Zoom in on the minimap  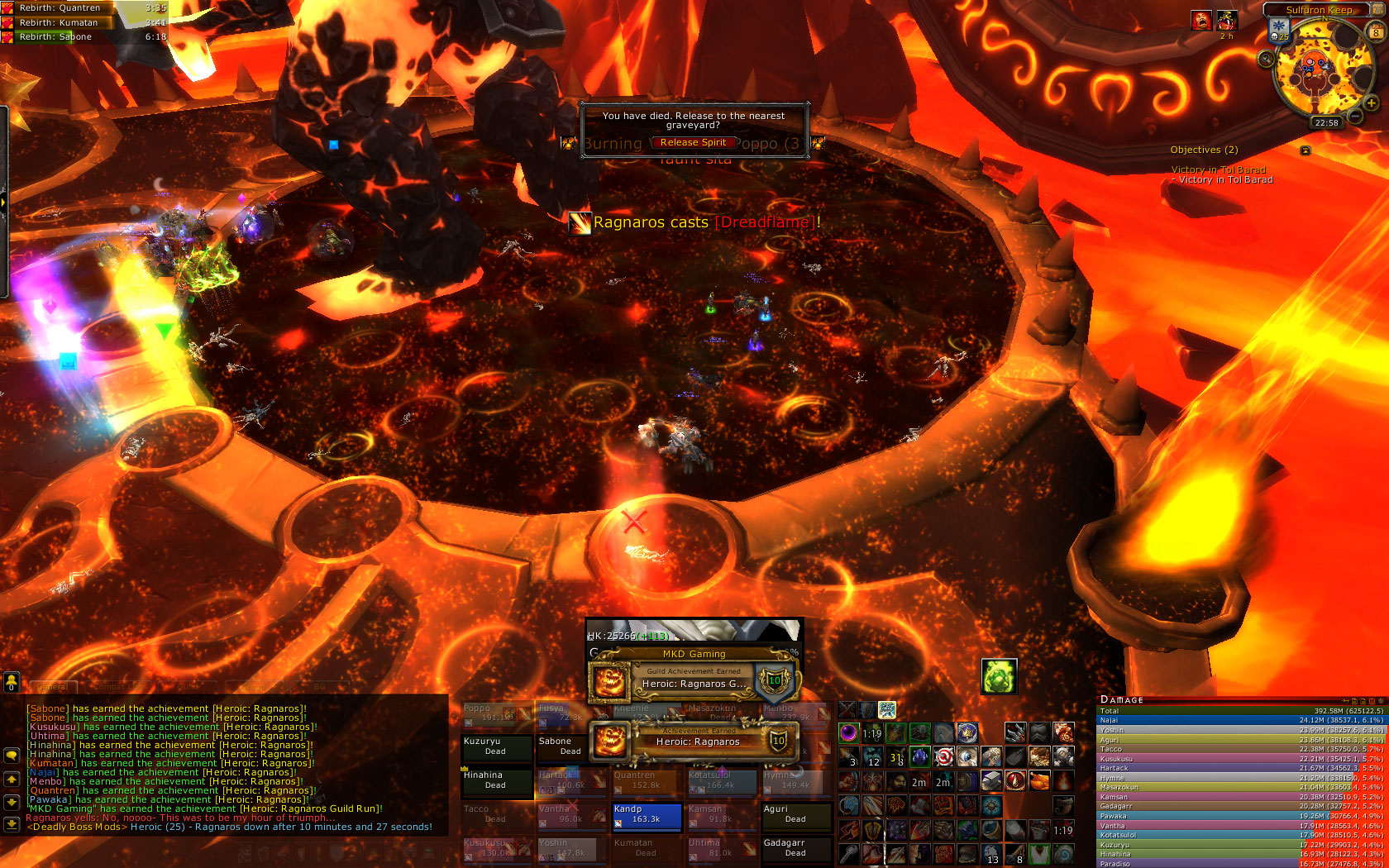point(1371,103)
